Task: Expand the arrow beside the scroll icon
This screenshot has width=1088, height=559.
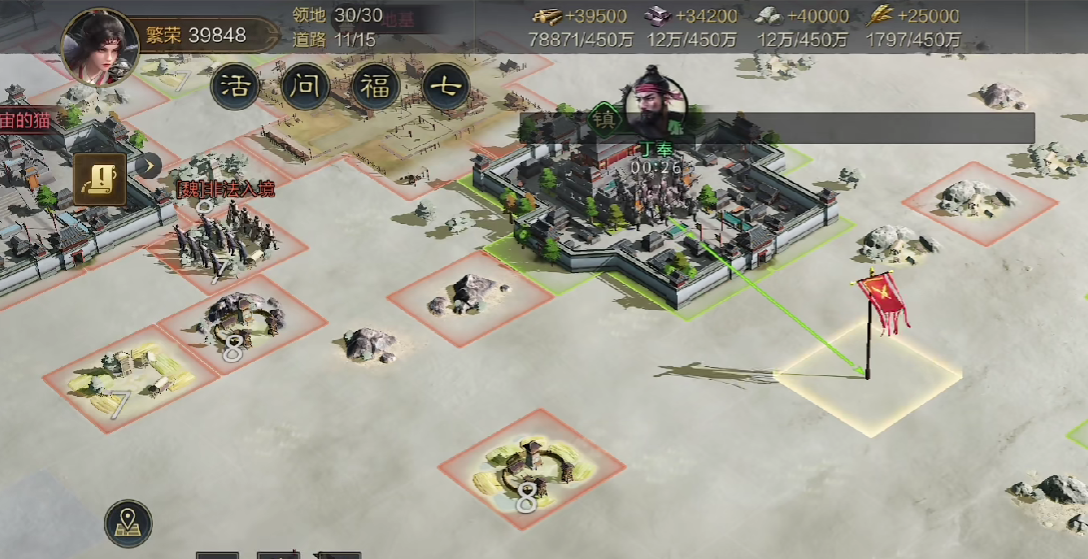Action: (x=148, y=166)
